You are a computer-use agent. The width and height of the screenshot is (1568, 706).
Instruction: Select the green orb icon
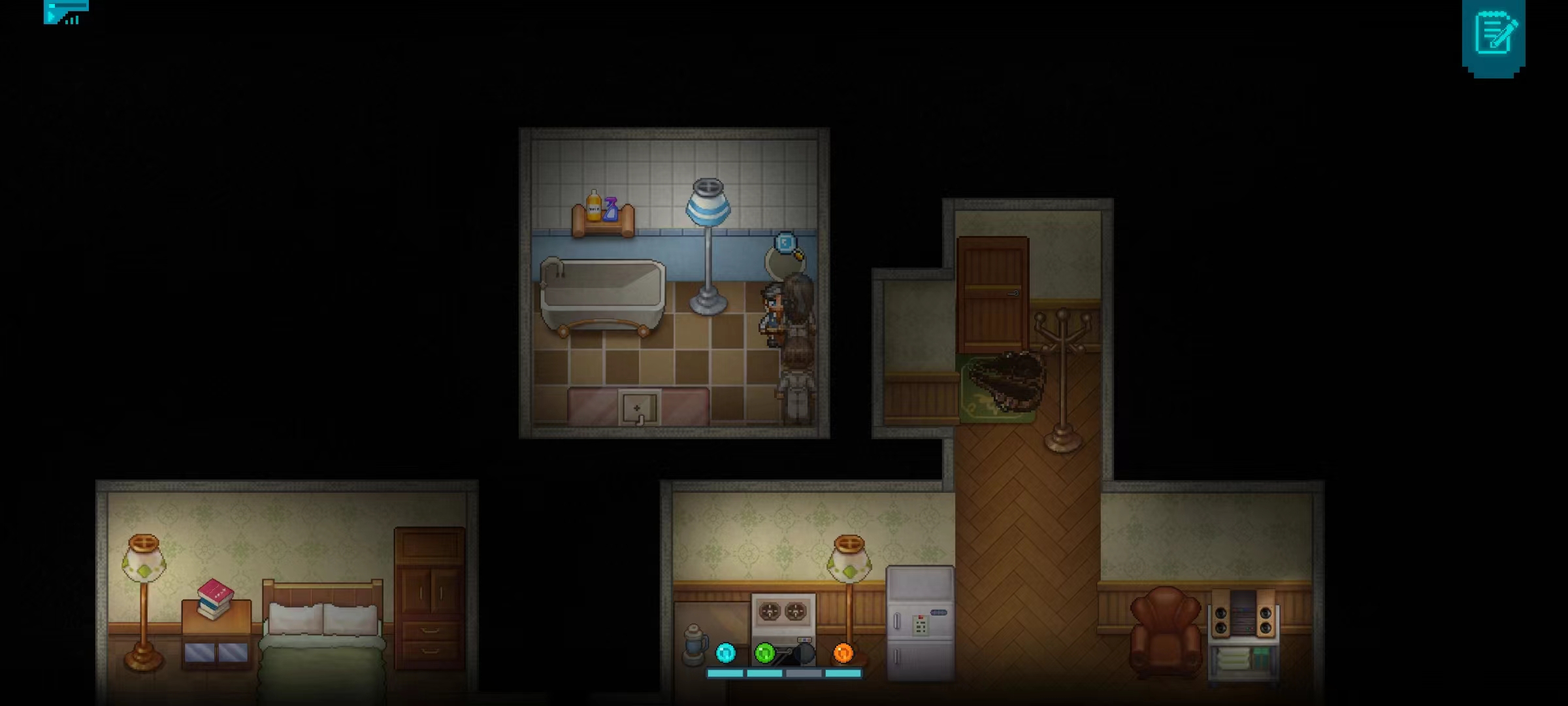(x=764, y=652)
